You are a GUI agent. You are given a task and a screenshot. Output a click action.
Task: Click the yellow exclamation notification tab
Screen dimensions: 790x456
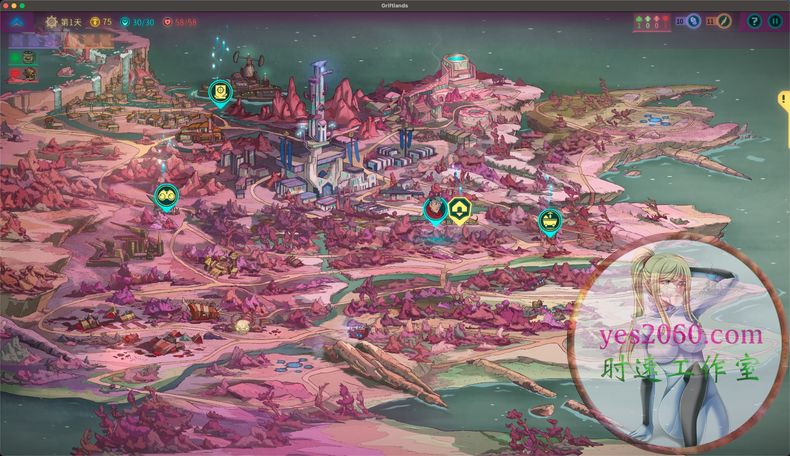(x=784, y=100)
